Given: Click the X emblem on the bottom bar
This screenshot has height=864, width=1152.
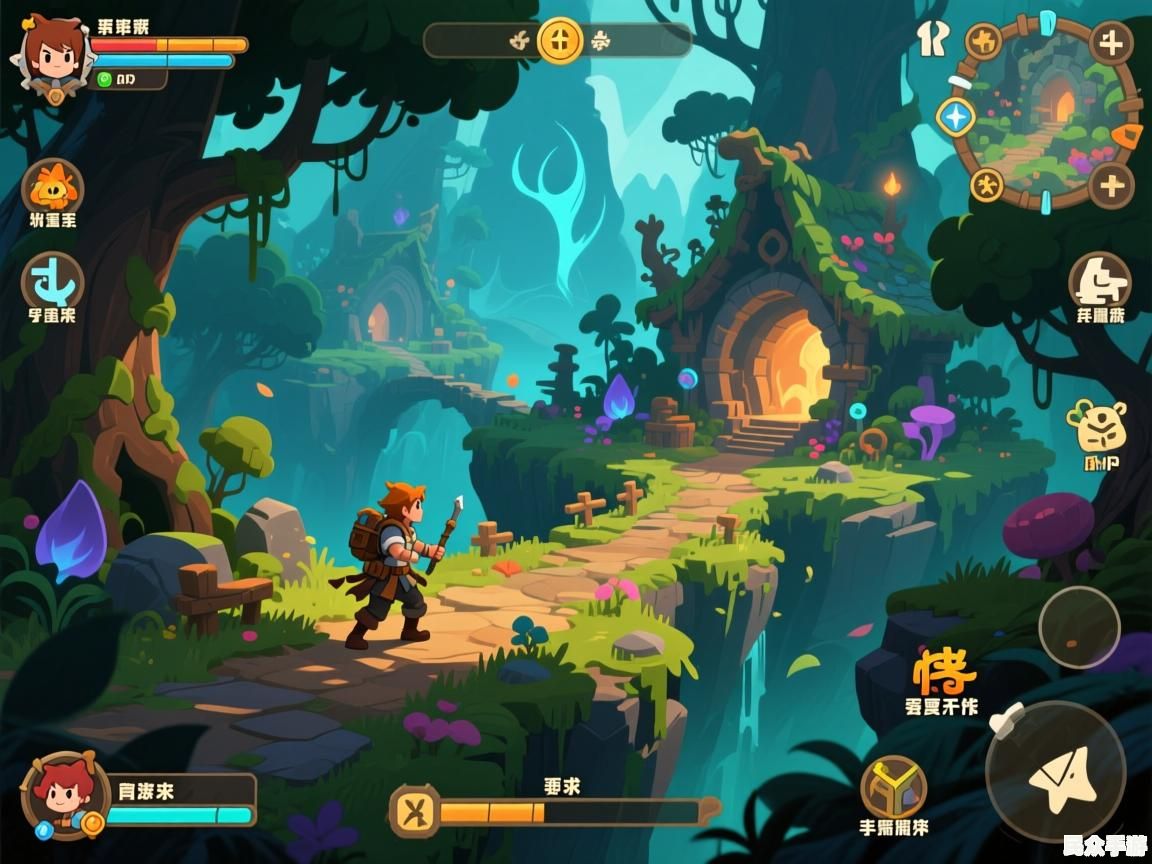Looking at the screenshot, I should pos(414,811).
